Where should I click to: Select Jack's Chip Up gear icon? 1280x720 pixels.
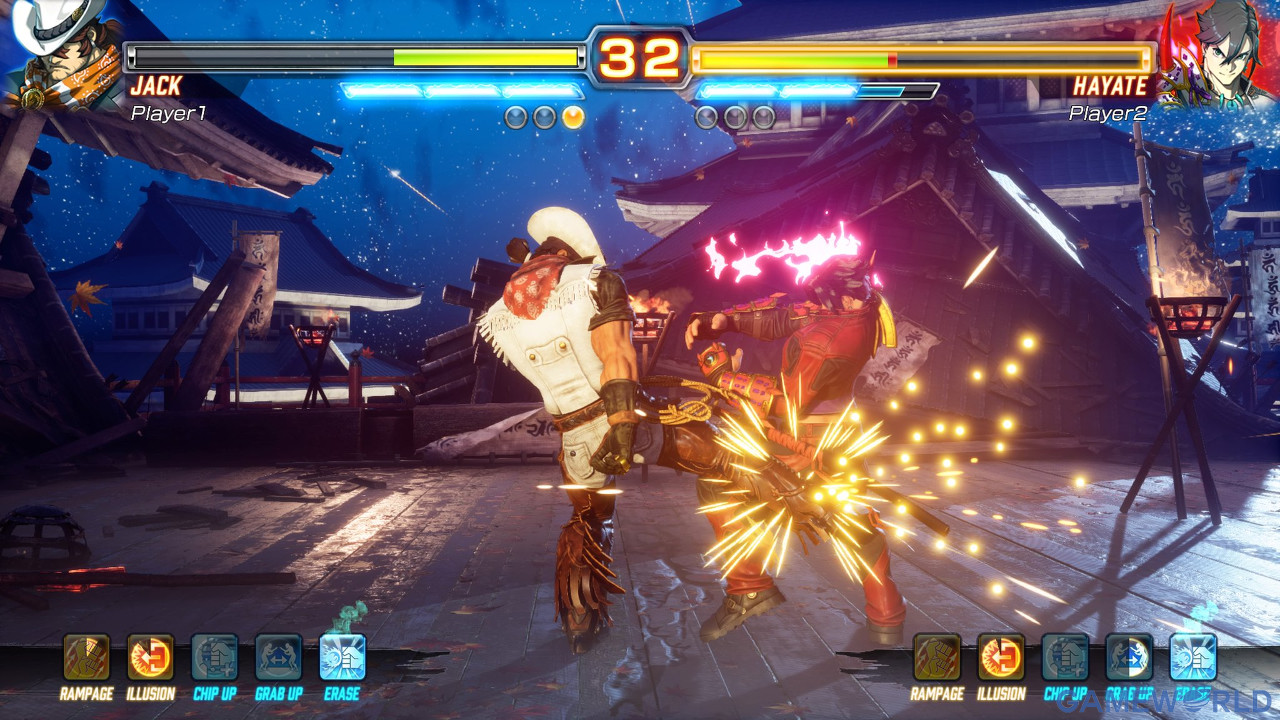[x=215, y=657]
